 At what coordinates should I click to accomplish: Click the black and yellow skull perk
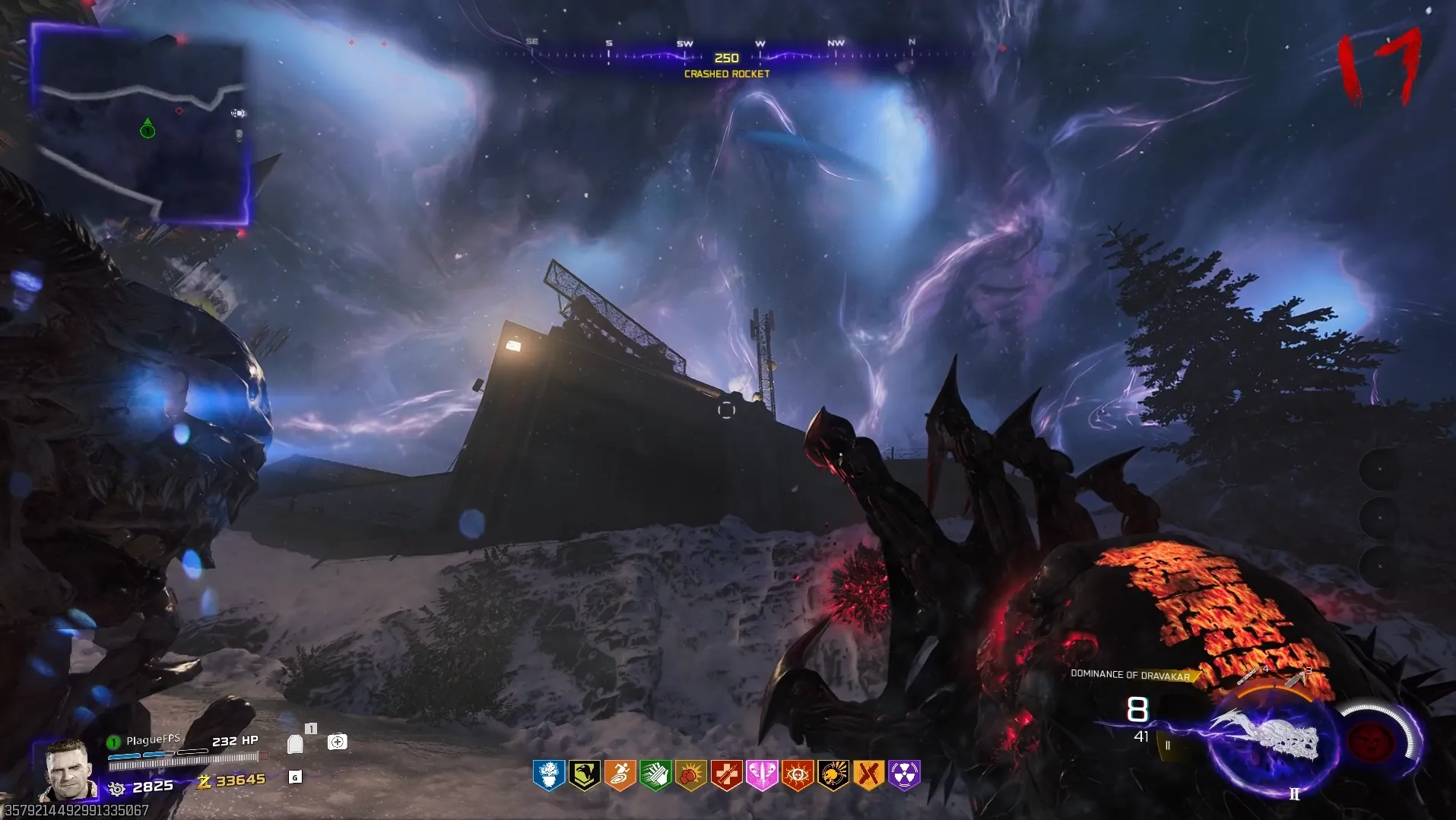833,775
